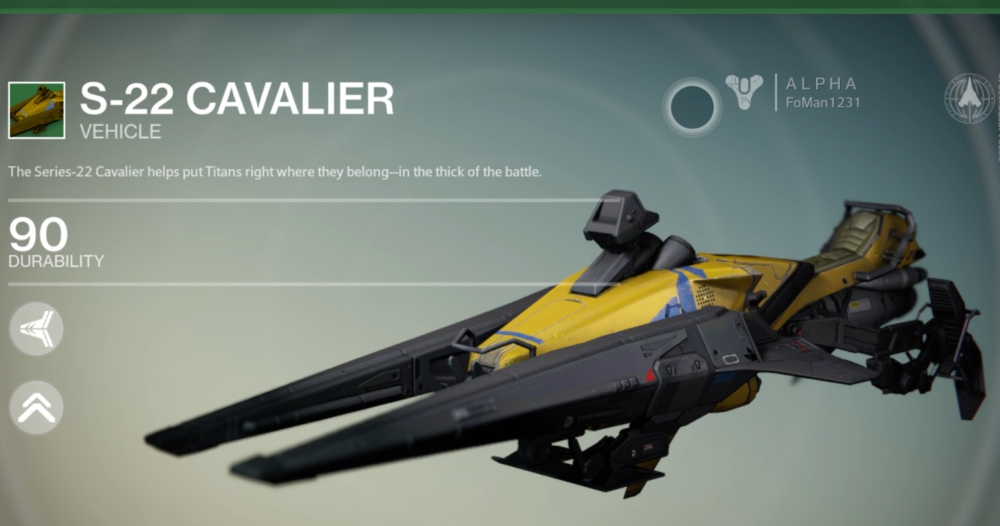
Task: Select the S-22 Cavalier vehicle thumbnail
Action: (36, 110)
